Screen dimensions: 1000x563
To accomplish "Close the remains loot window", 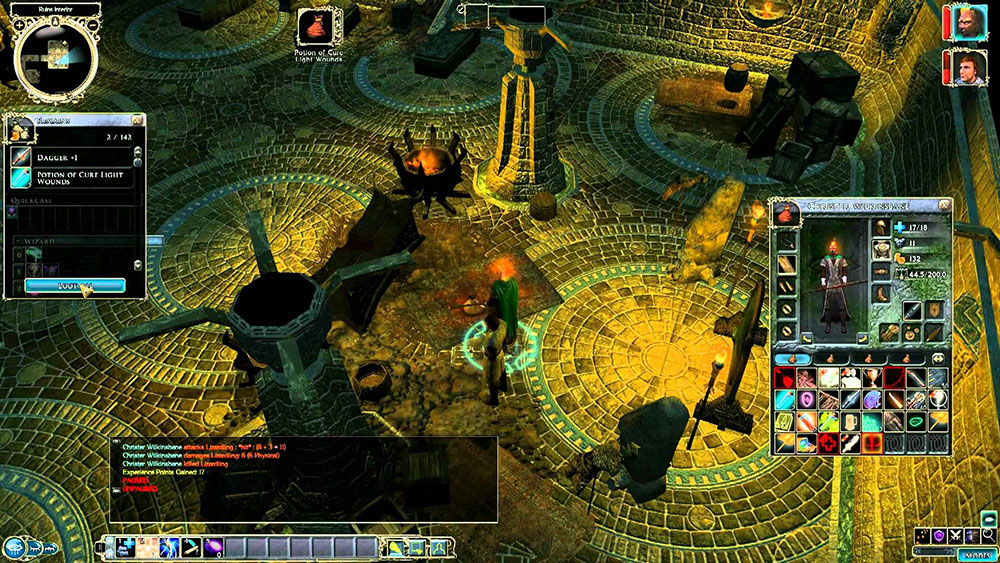I will pyautogui.click(x=138, y=120).
